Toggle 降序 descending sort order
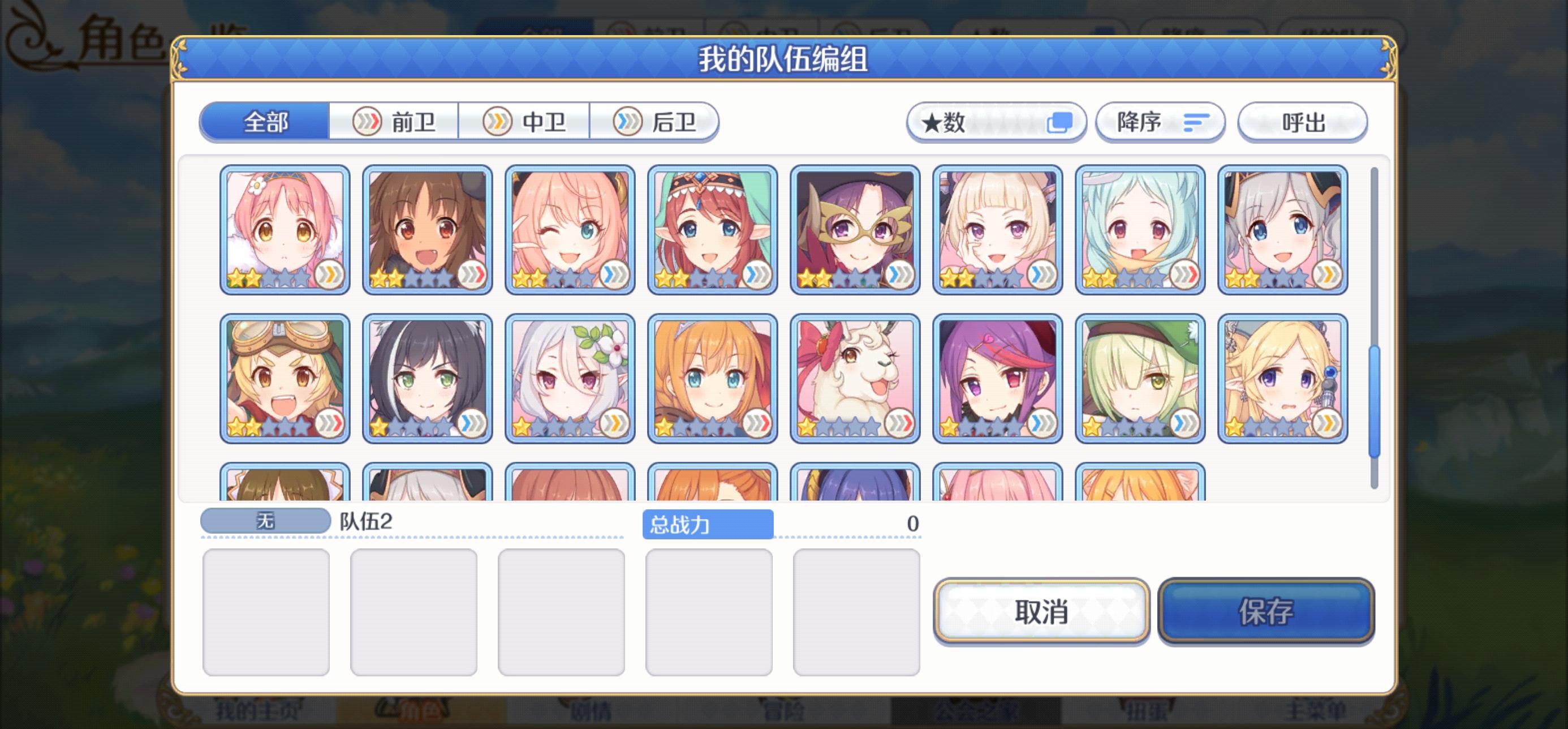 coord(1158,122)
